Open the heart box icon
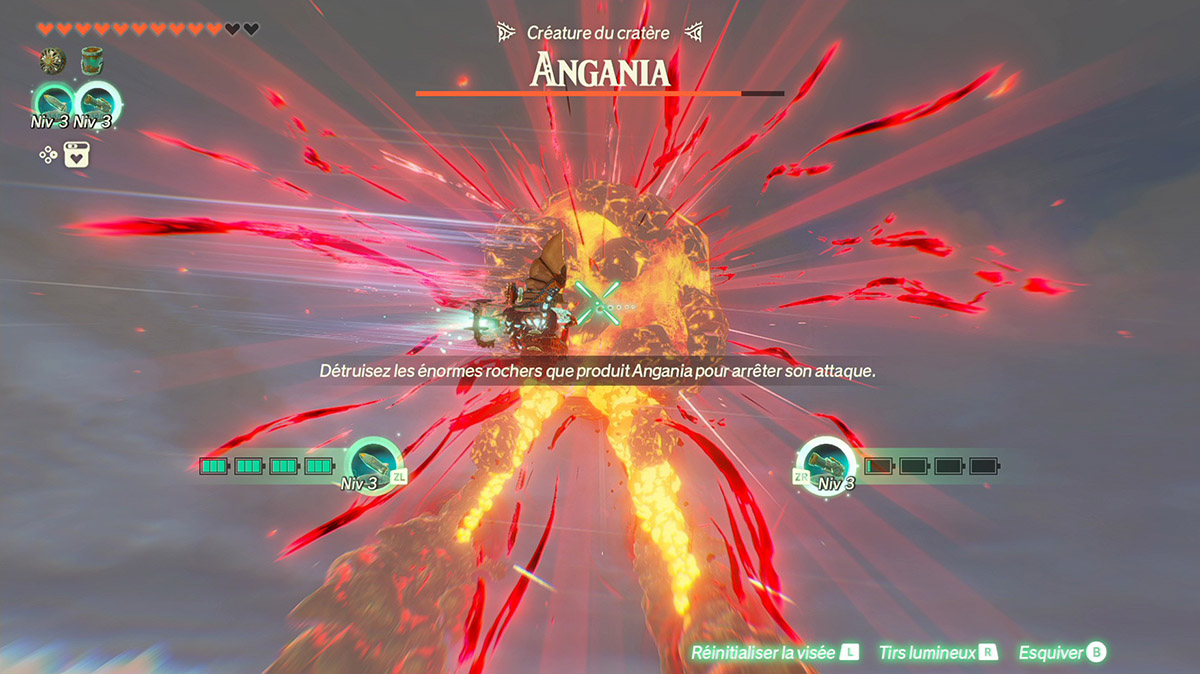 [78, 155]
